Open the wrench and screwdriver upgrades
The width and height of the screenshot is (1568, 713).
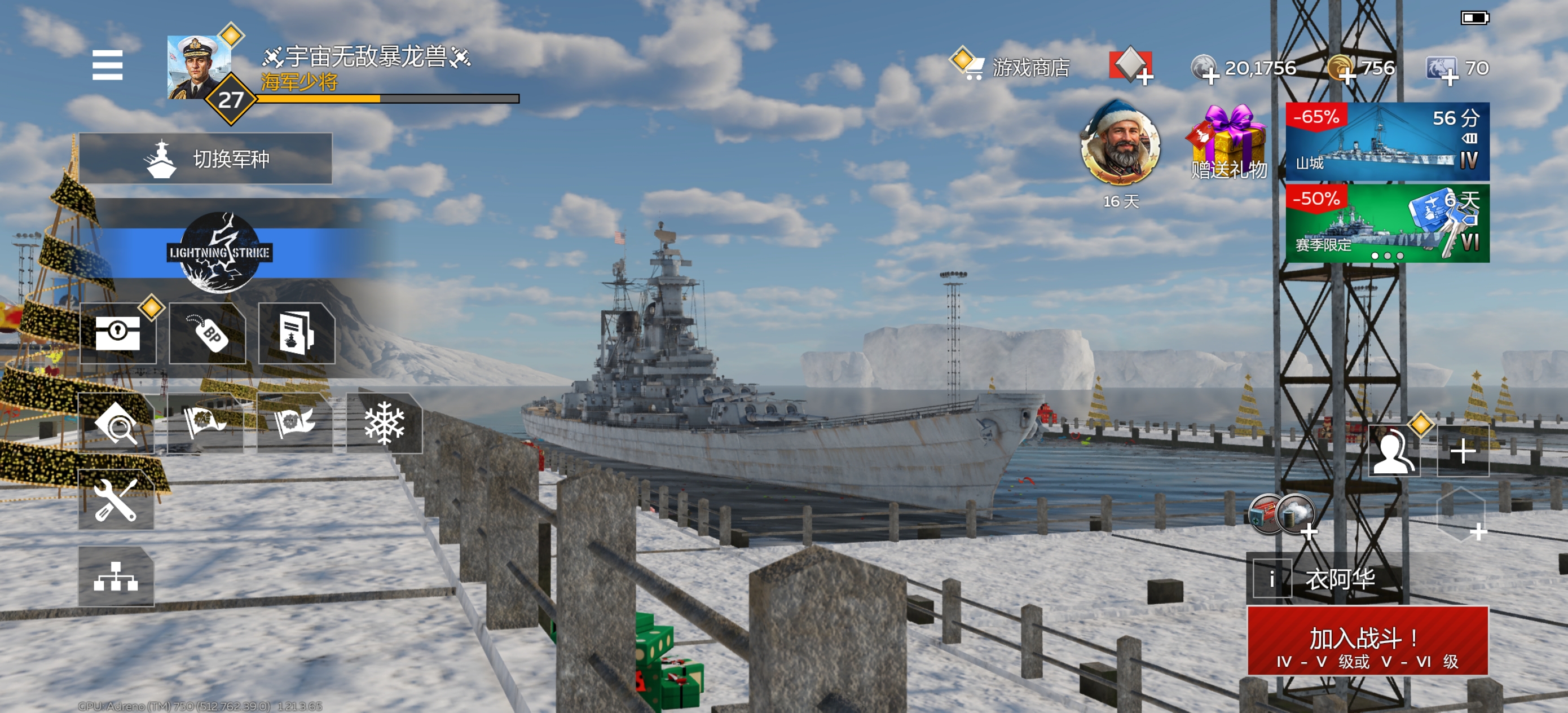[116, 499]
